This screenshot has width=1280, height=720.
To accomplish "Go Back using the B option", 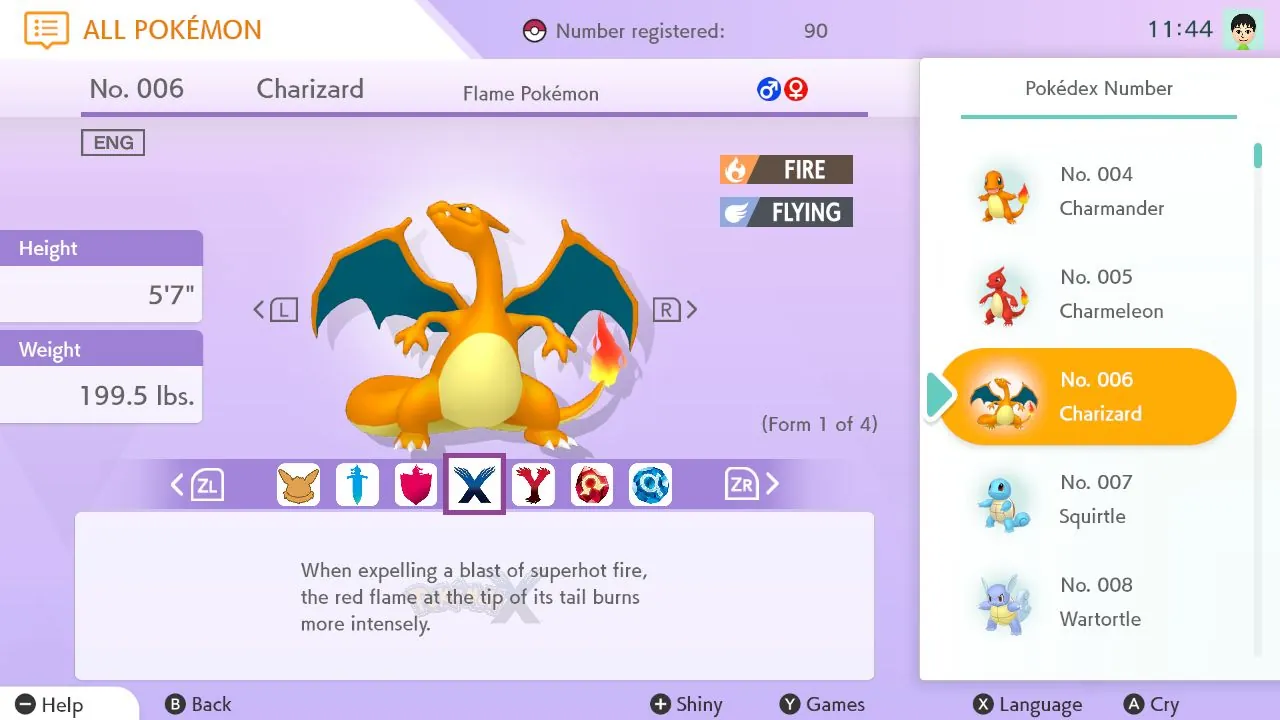I will (x=198, y=704).
